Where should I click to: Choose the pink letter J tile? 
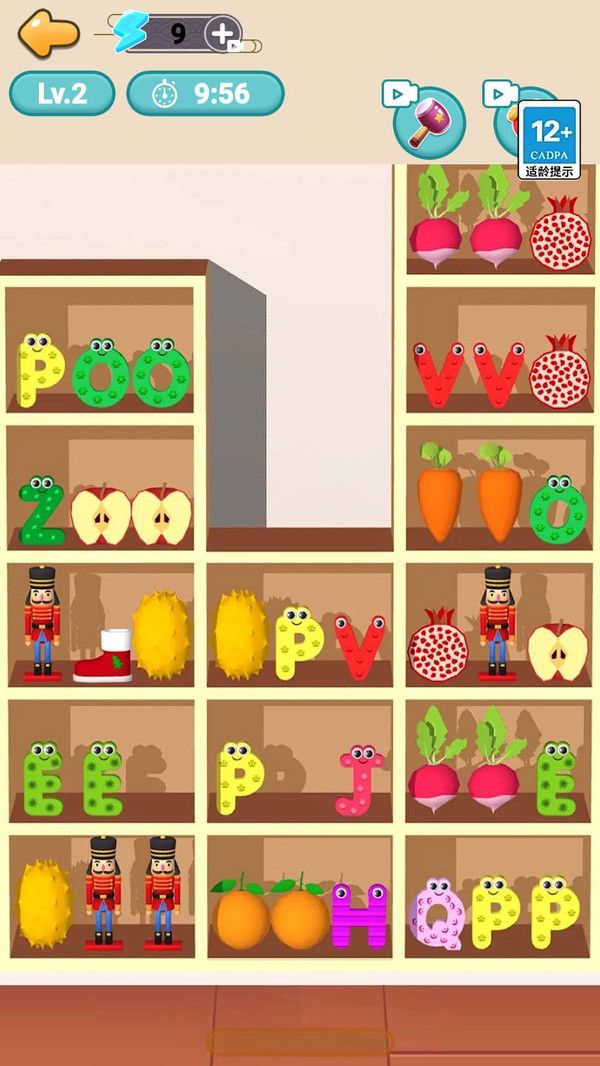(x=361, y=779)
